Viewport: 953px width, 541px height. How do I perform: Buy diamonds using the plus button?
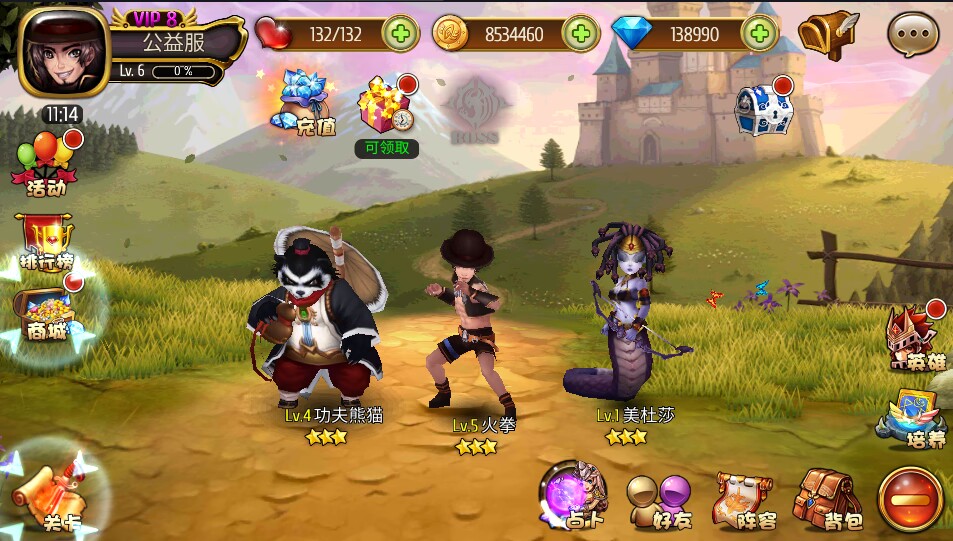coord(760,34)
